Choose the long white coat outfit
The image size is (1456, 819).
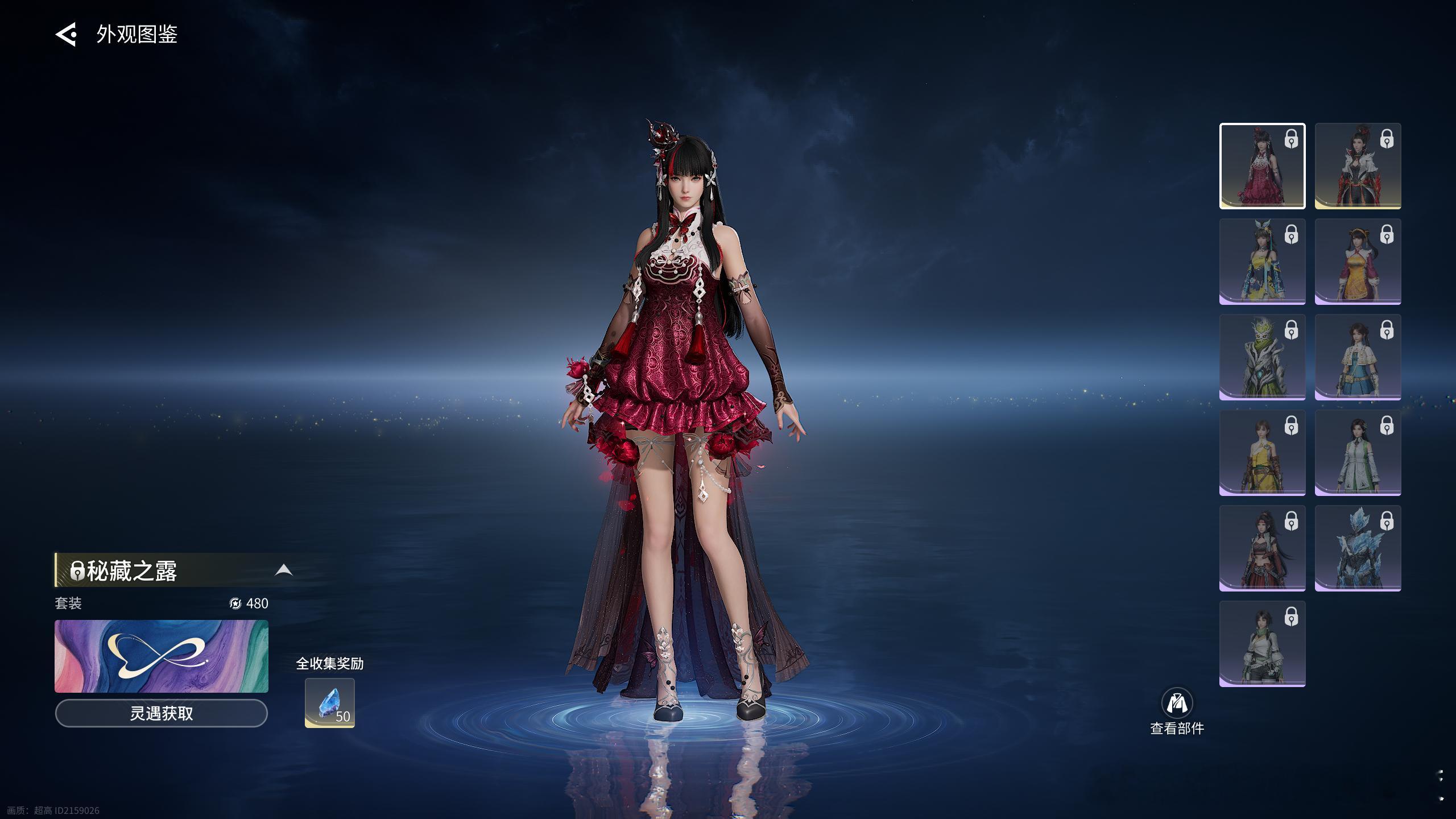tap(1358, 453)
